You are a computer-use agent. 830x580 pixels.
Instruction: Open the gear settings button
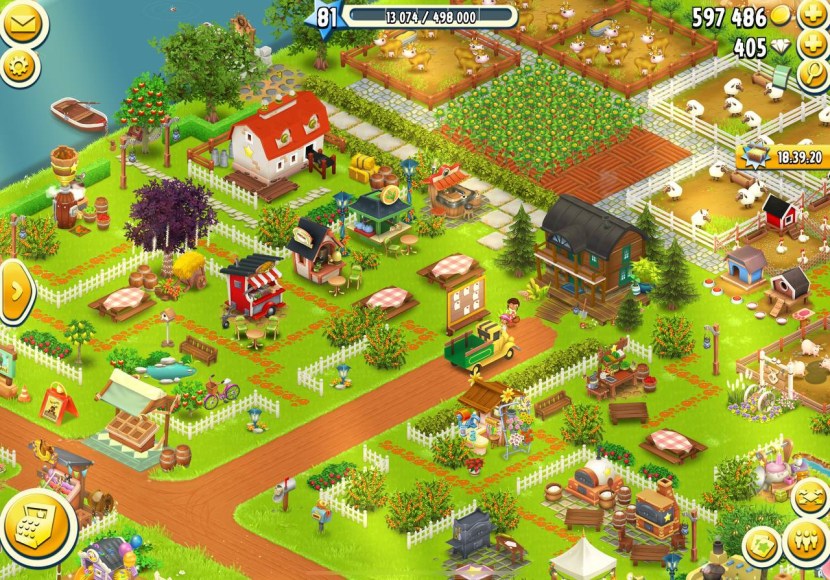(x=17, y=66)
